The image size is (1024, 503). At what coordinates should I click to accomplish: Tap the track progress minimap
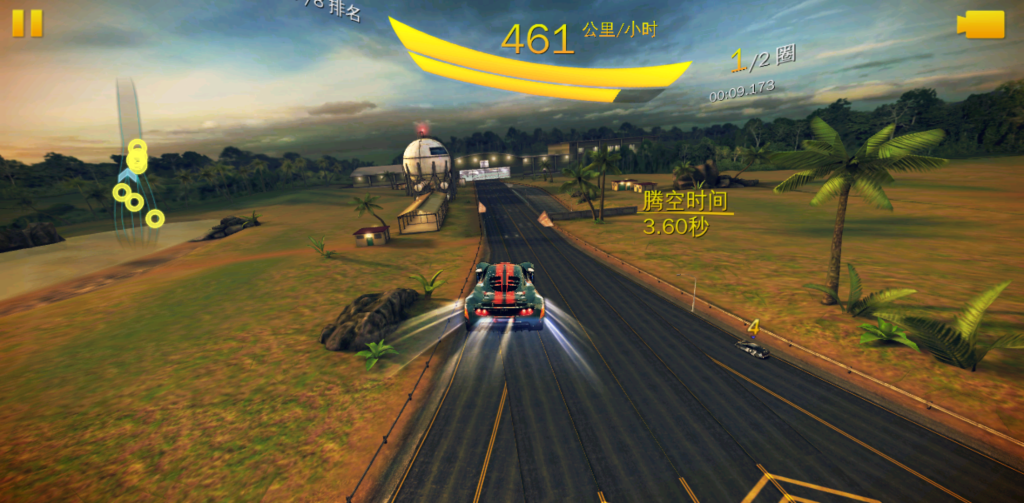134,170
